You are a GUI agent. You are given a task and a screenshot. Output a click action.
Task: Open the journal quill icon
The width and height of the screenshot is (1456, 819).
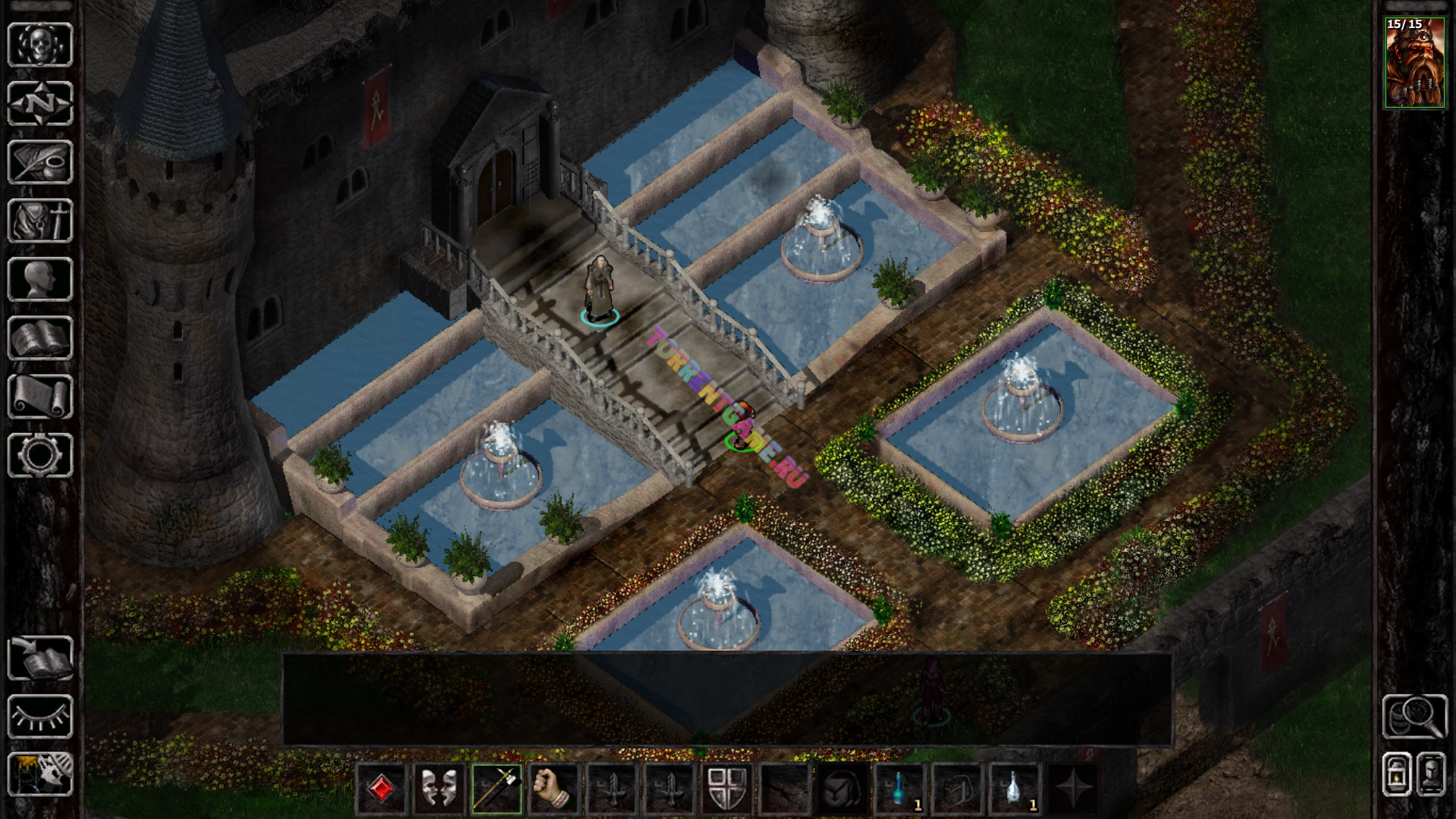pos(40,162)
